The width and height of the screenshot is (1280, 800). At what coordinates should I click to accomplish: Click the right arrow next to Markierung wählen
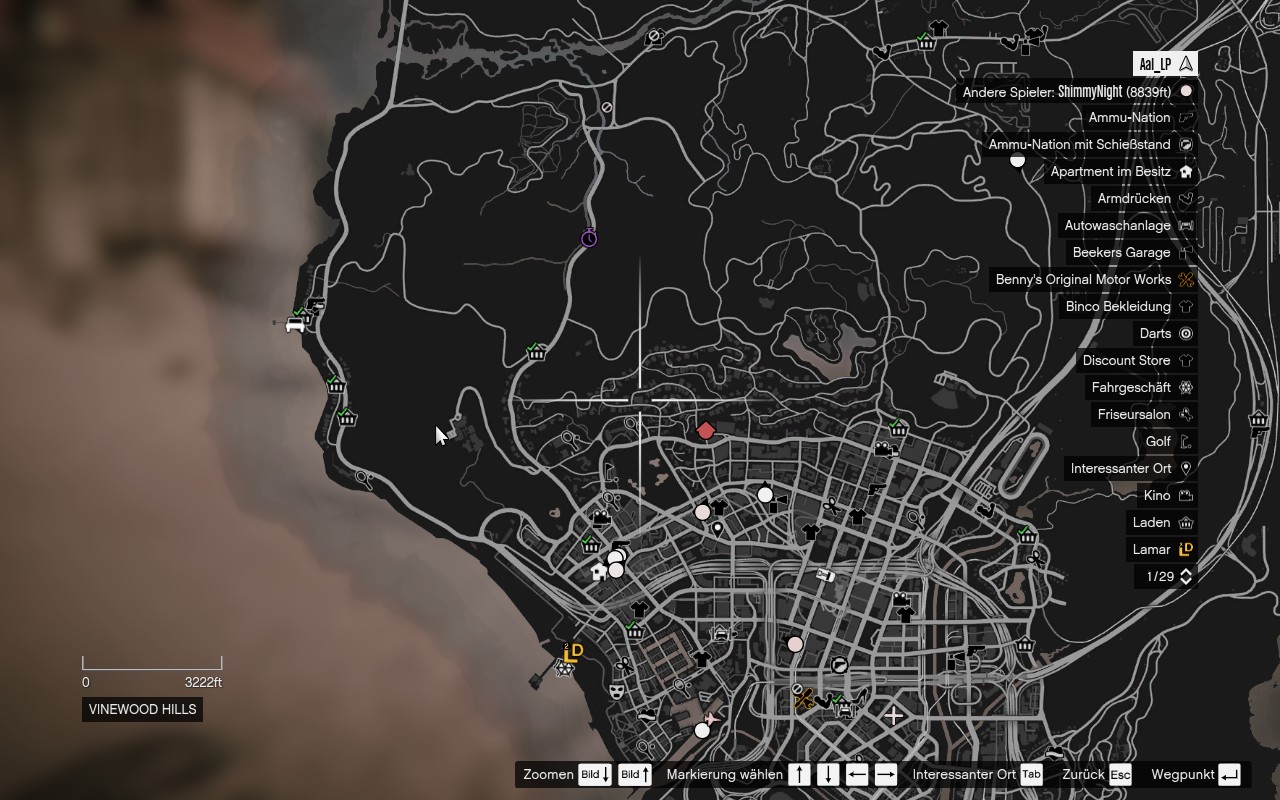[x=884, y=774]
